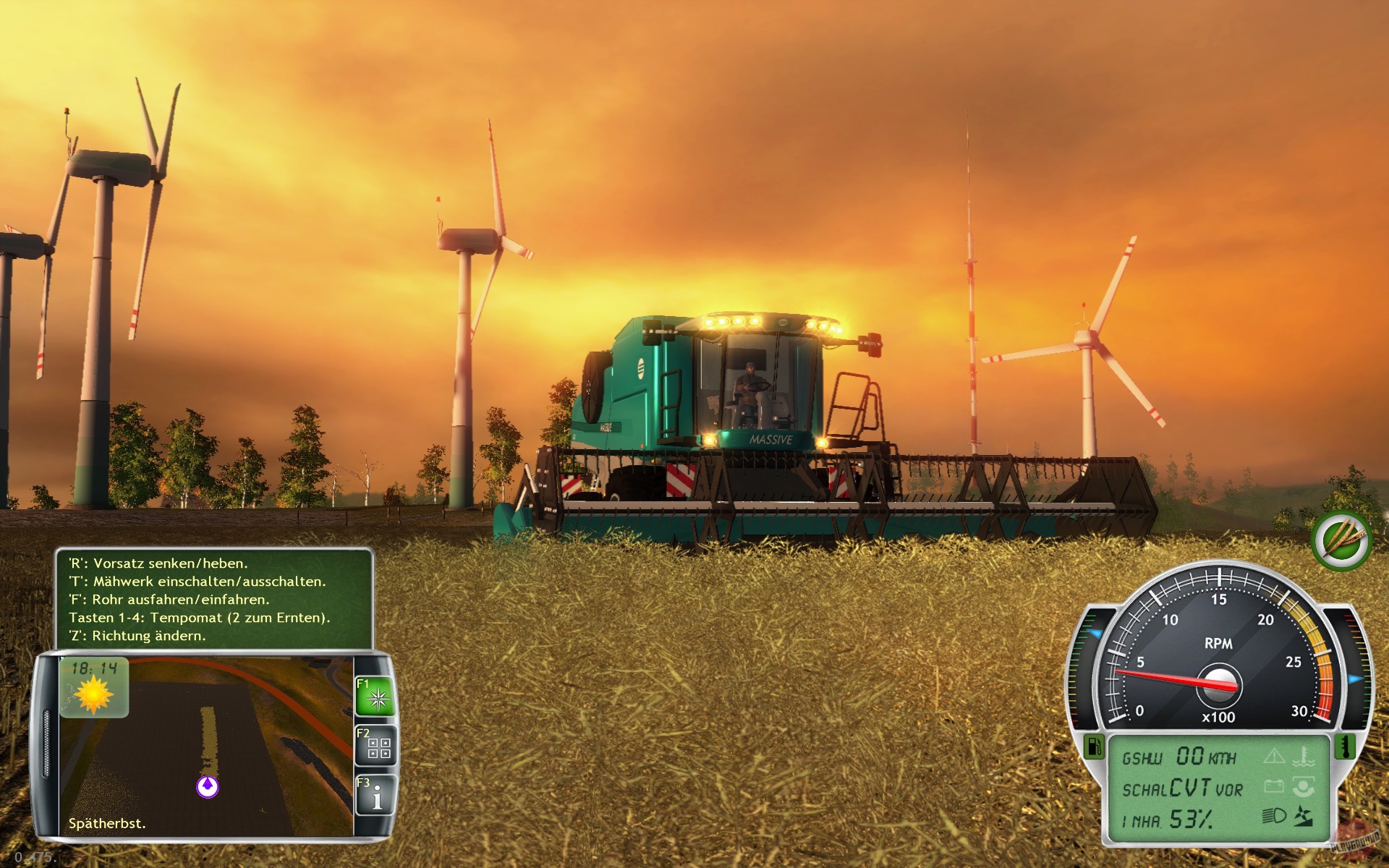This screenshot has width=1389, height=868.
Task: Click the thermometer icon on the dashboard
Action: 1347,748
